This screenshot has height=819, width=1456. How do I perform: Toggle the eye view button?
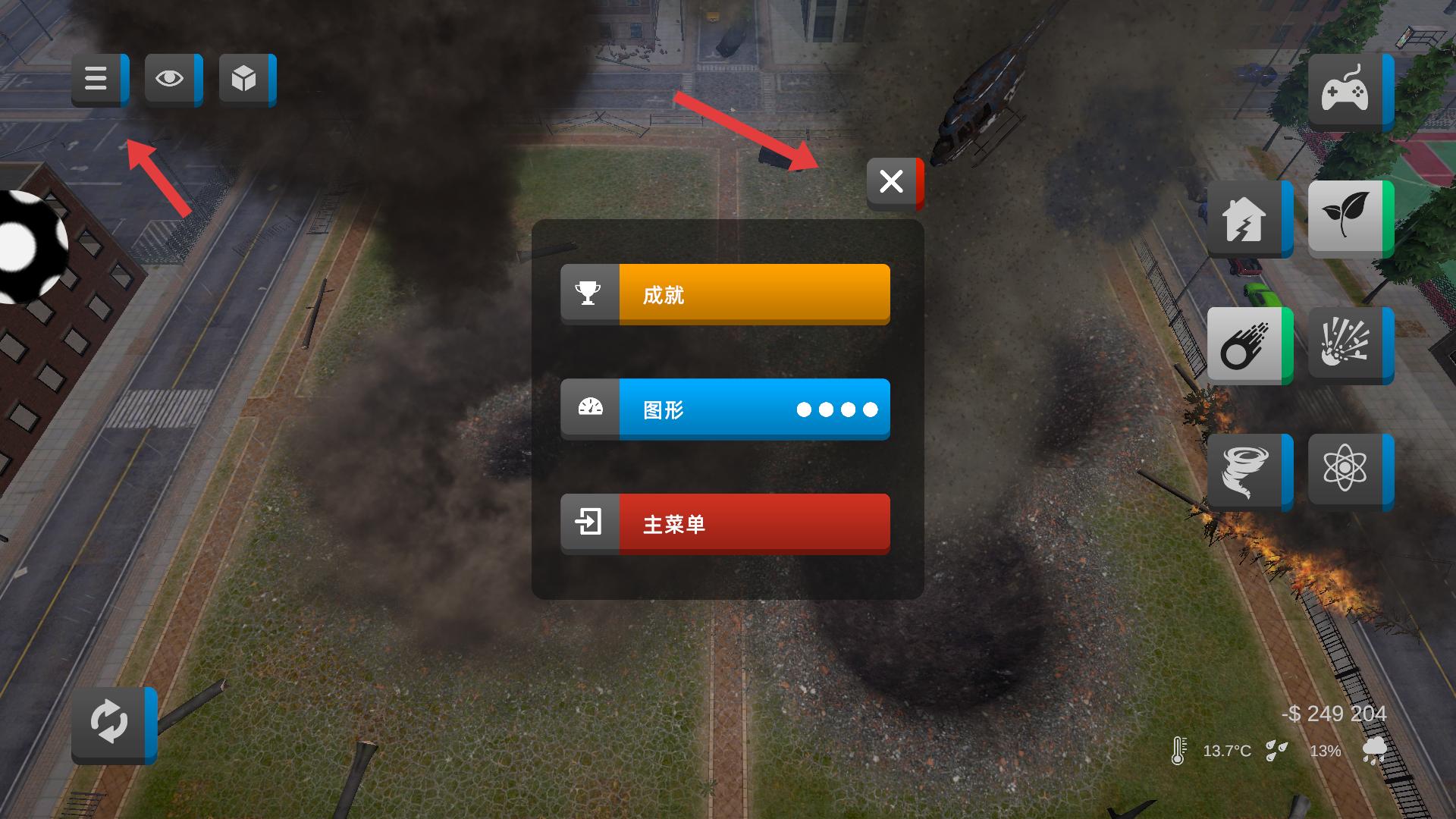[171, 79]
